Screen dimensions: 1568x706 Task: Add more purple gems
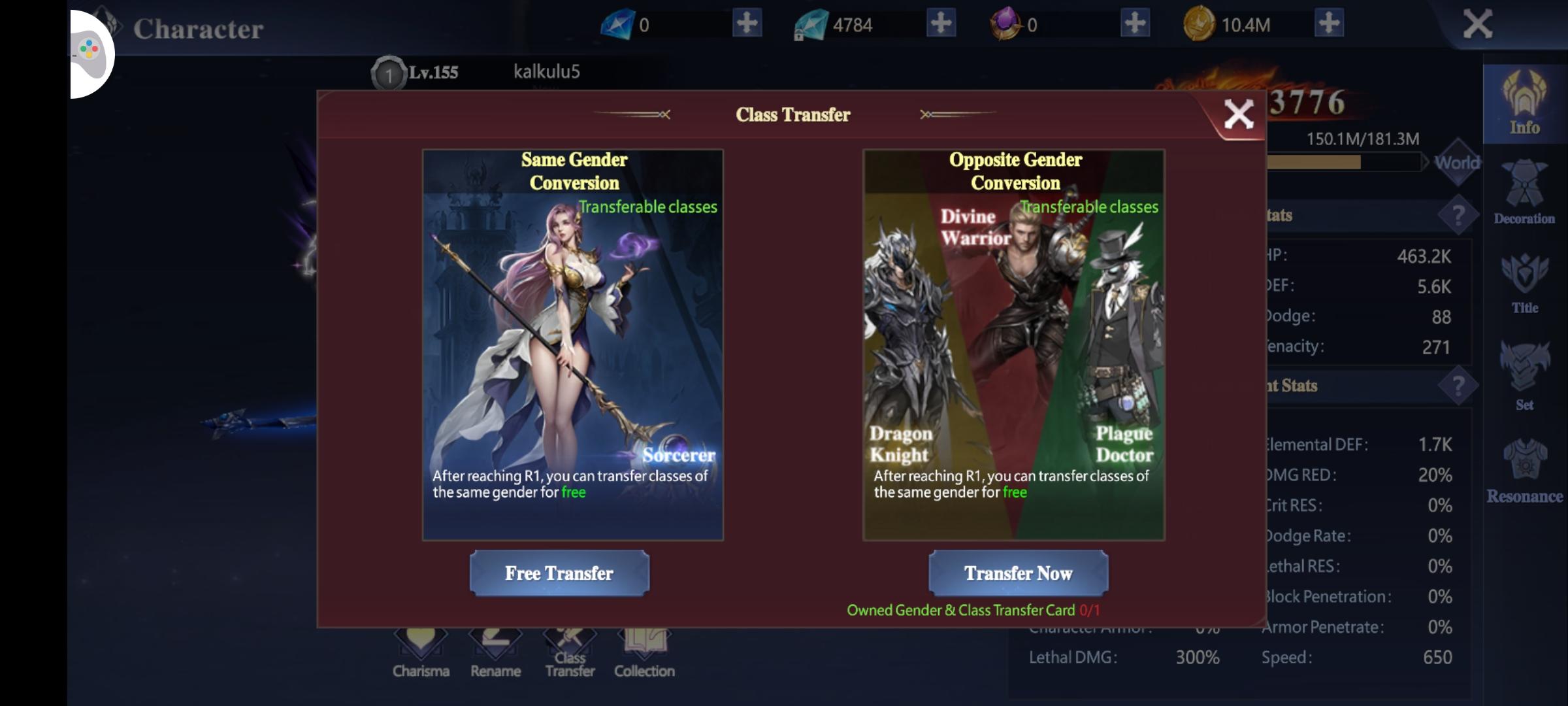[x=1135, y=24]
